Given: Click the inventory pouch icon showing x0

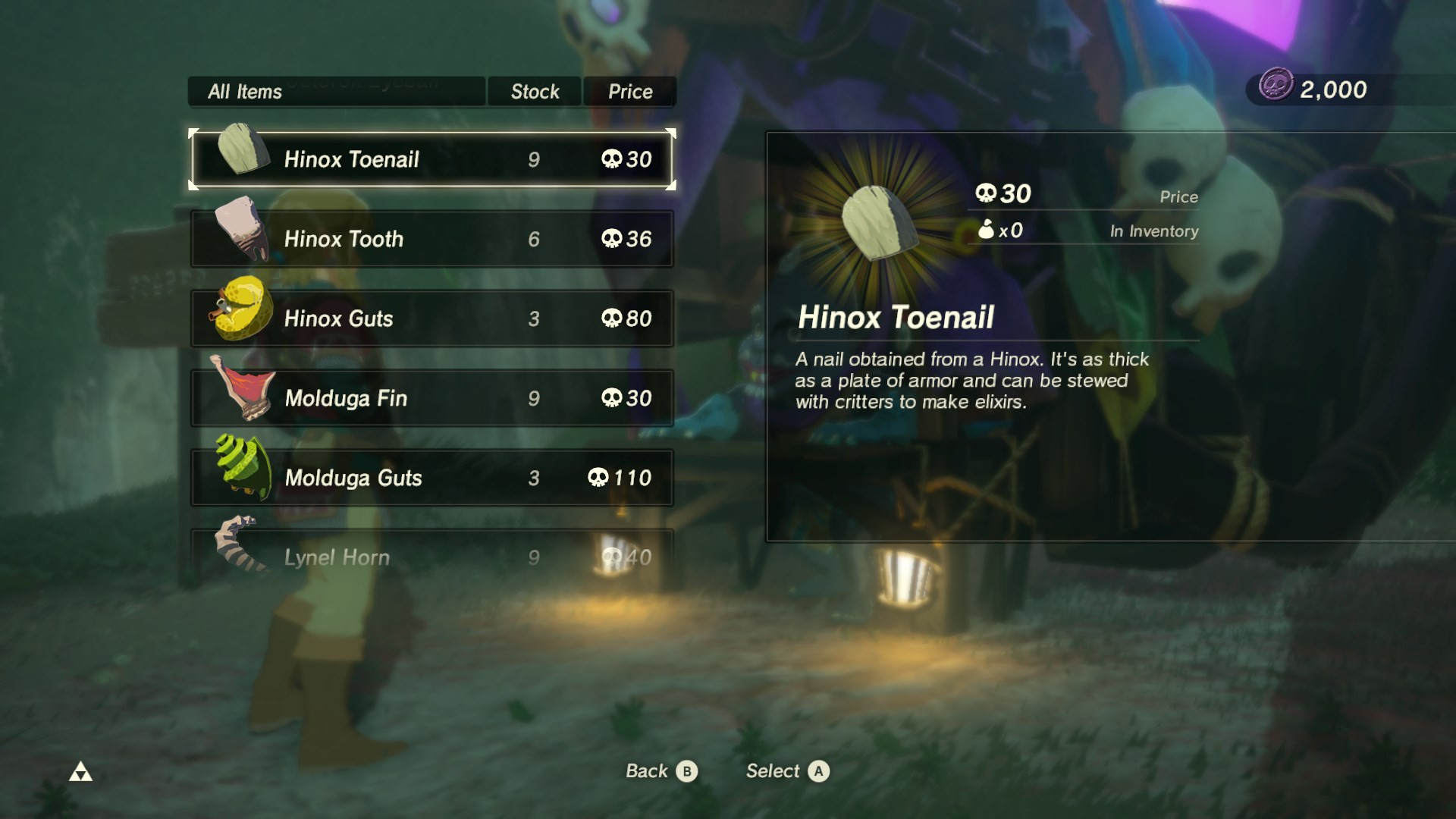Looking at the screenshot, I should click(x=986, y=231).
